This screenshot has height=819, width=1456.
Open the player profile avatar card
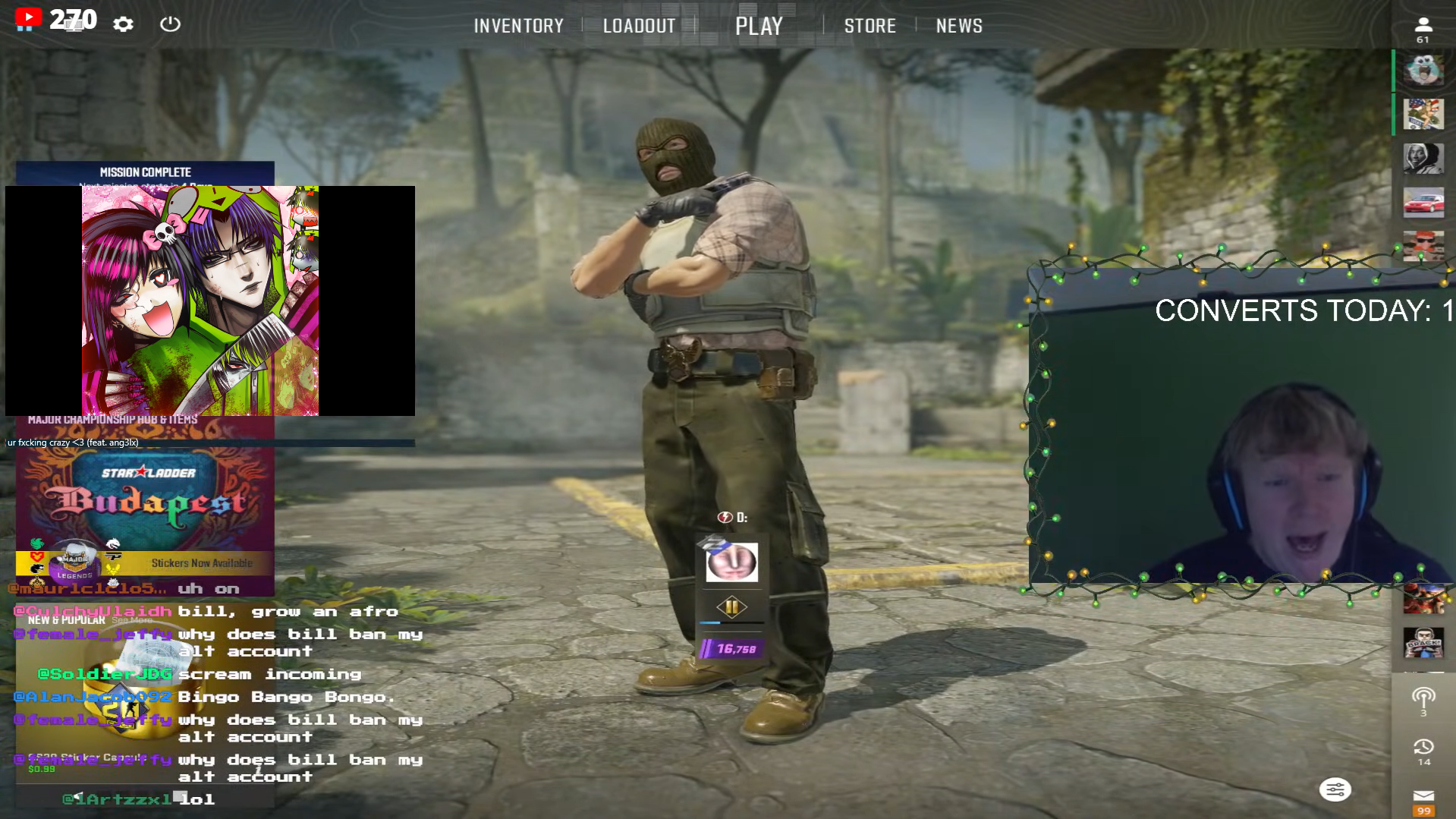click(731, 562)
